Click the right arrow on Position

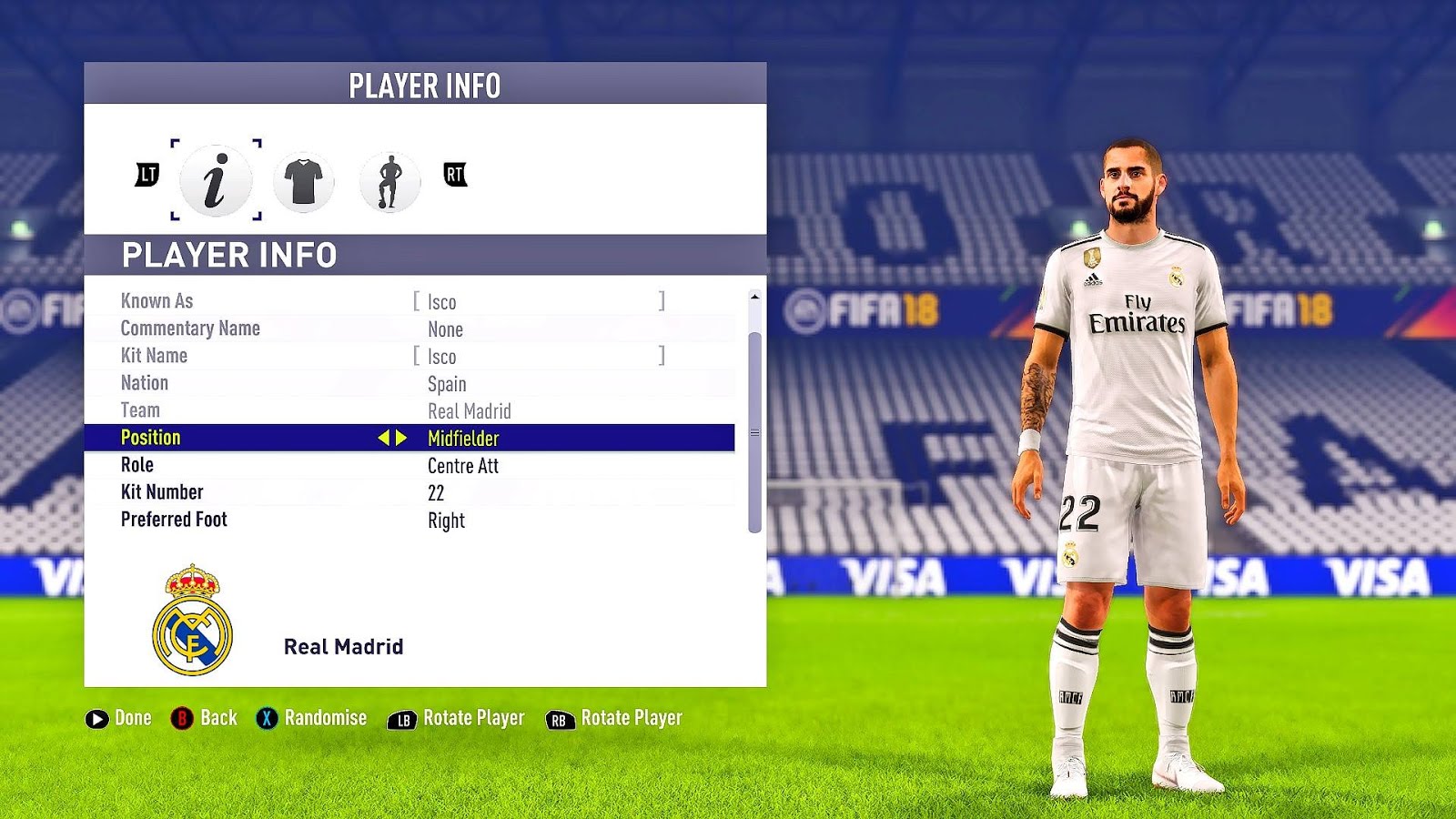(401, 438)
